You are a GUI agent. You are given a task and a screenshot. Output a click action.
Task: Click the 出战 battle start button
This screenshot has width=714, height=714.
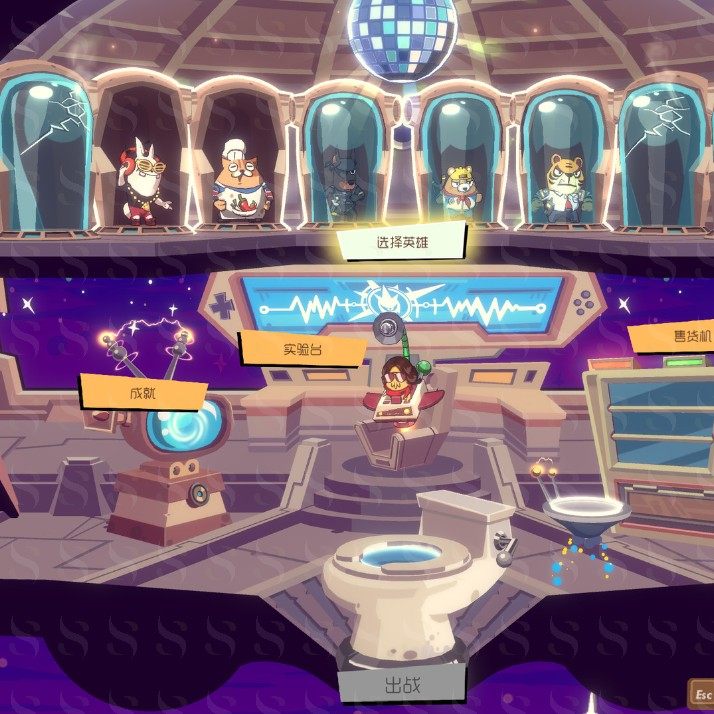coord(401,685)
